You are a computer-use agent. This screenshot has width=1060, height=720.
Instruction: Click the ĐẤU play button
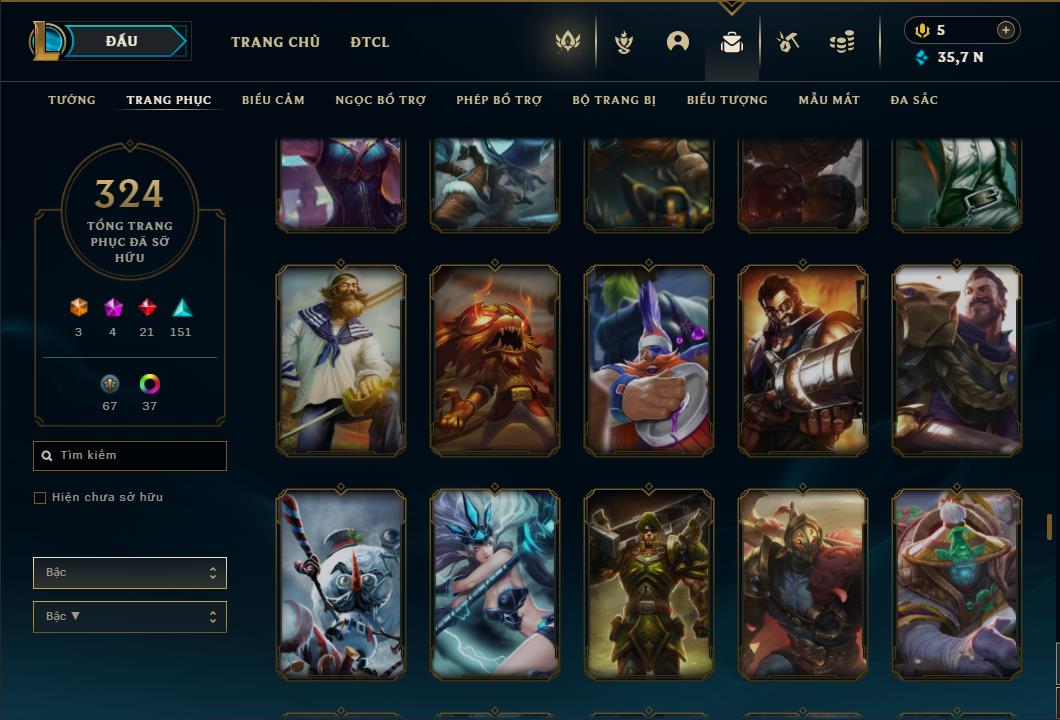click(122, 41)
